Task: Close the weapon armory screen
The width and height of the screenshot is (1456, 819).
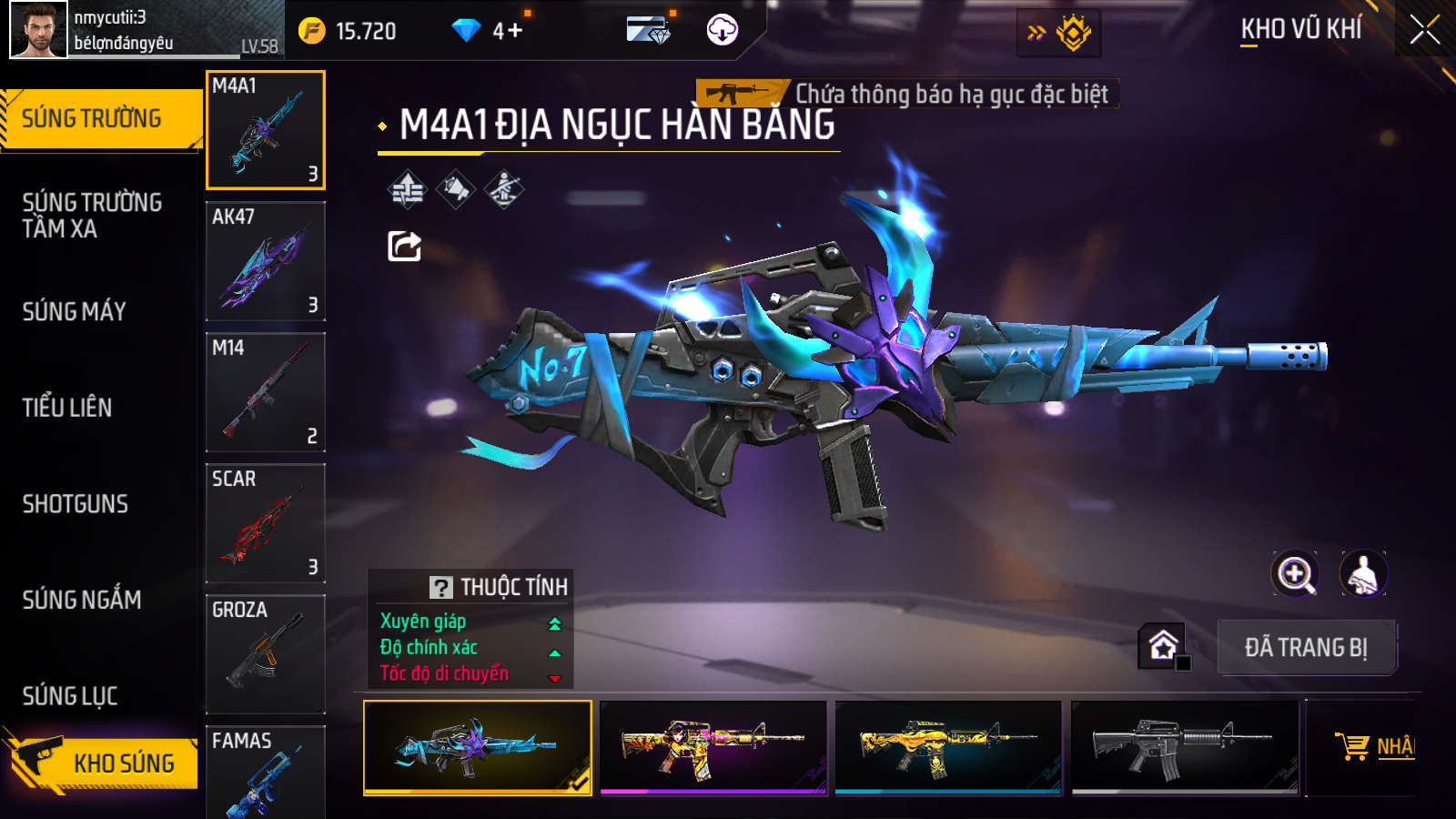Action: click(x=1424, y=30)
